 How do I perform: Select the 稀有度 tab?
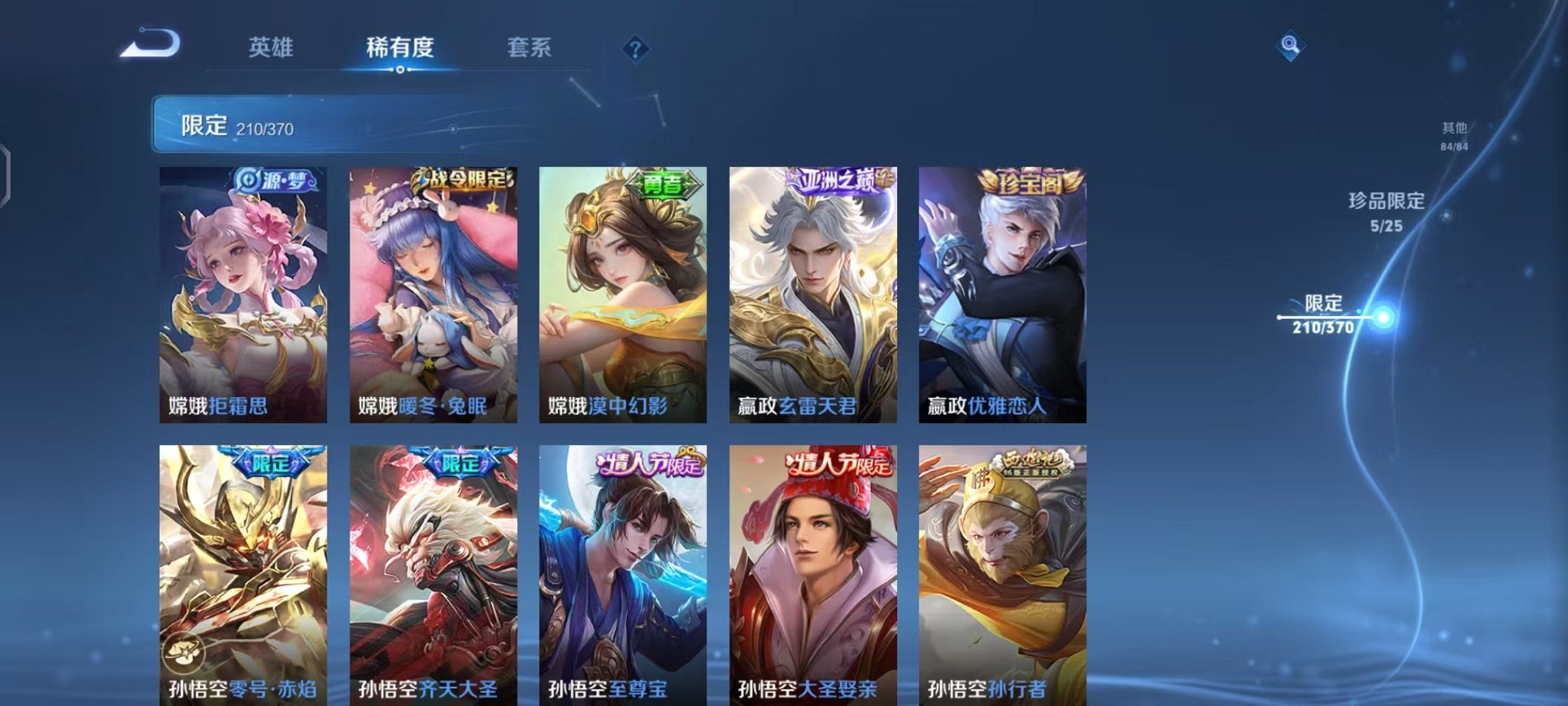click(x=399, y=48)
